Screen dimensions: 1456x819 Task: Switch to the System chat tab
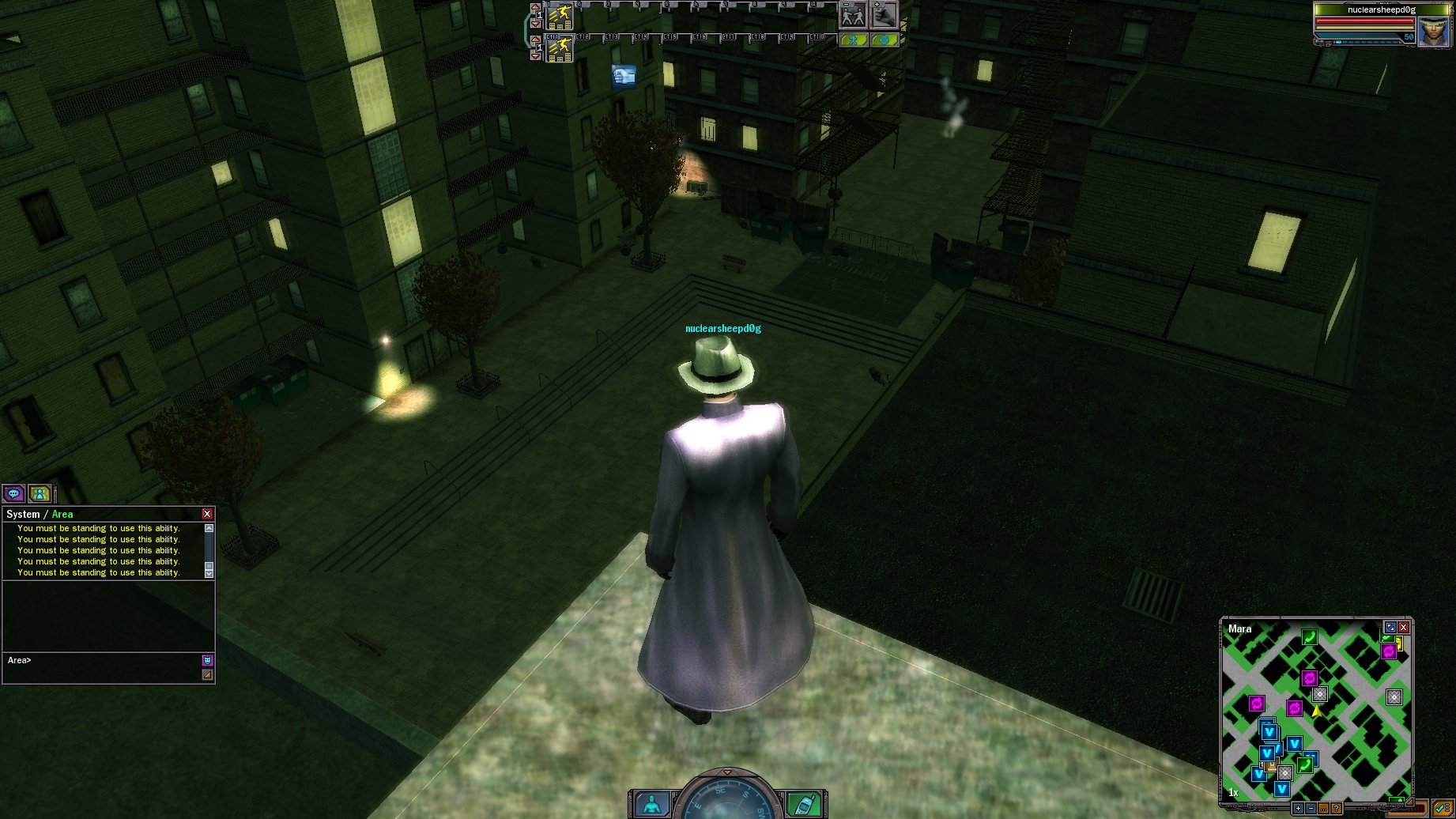(23, 514)
